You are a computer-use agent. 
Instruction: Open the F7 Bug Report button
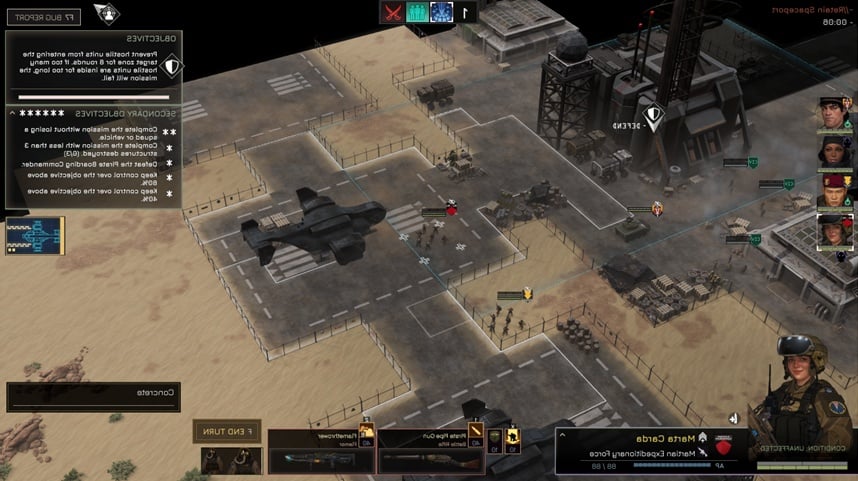coord(42,16)
